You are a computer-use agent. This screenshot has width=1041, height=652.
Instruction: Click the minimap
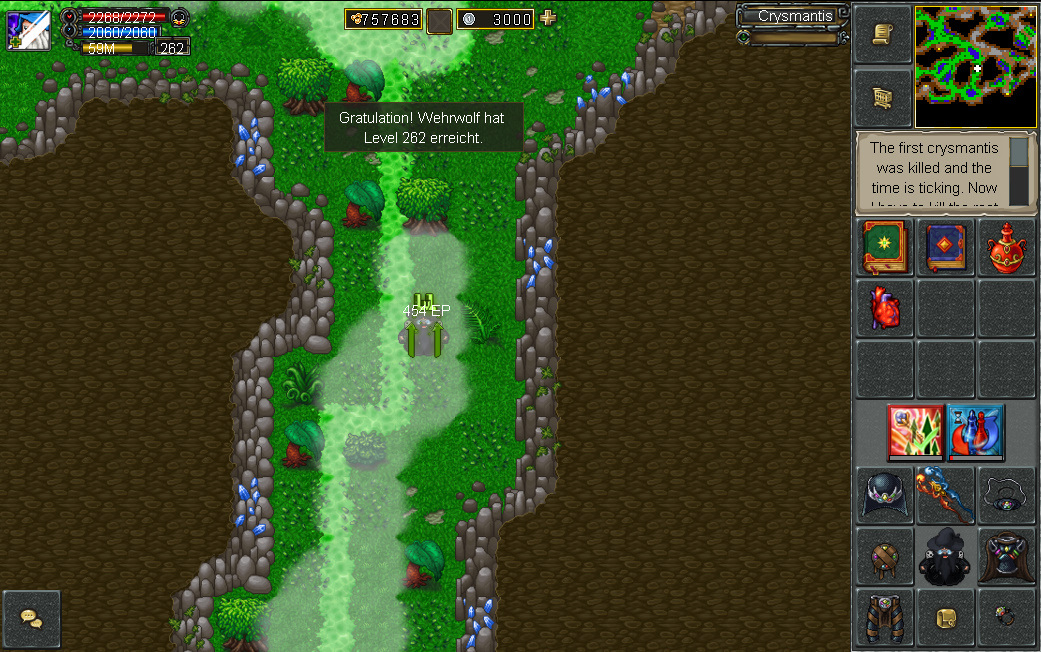coord(975,67)
